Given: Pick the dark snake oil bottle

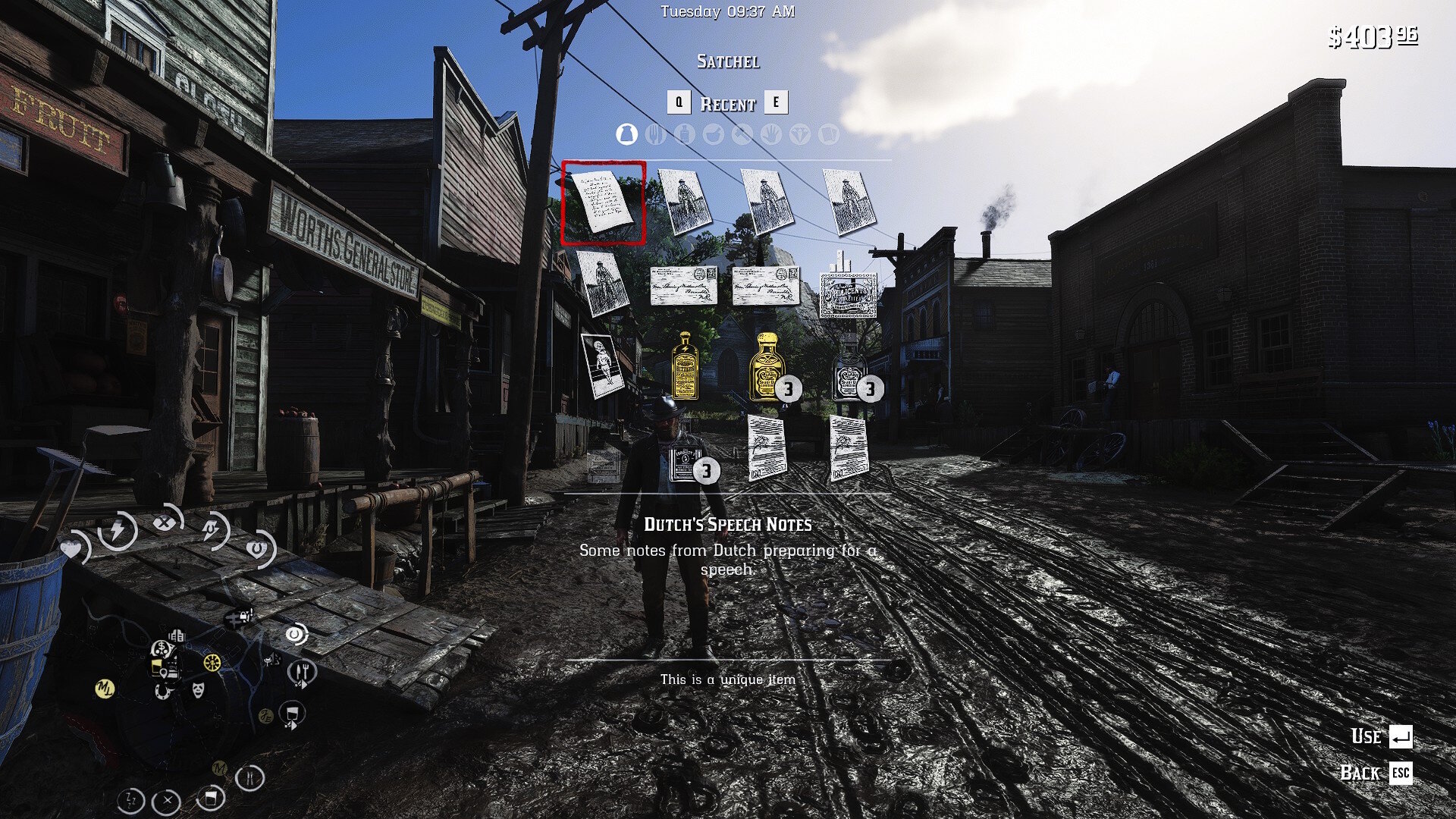Looking at the screenshot, I should coord(849,373).
